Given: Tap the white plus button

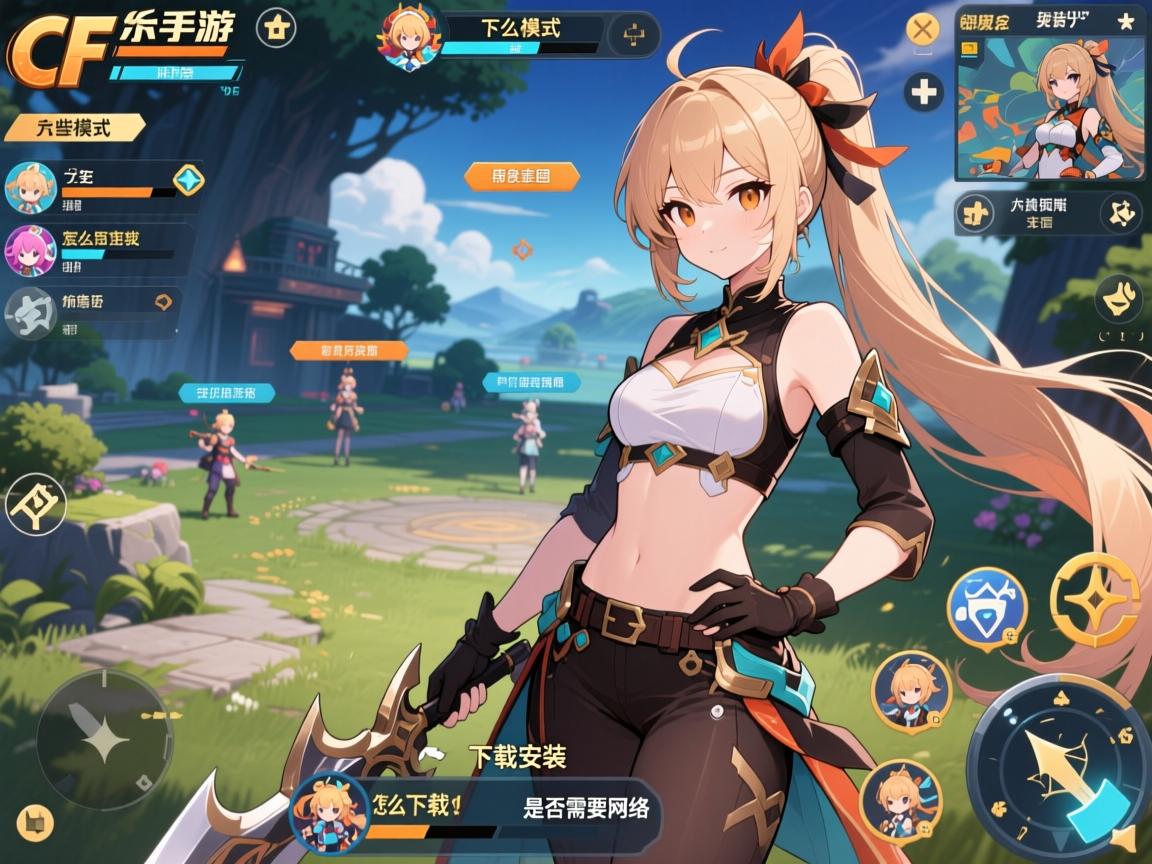Looking at the screenshot, I should 923,93.
